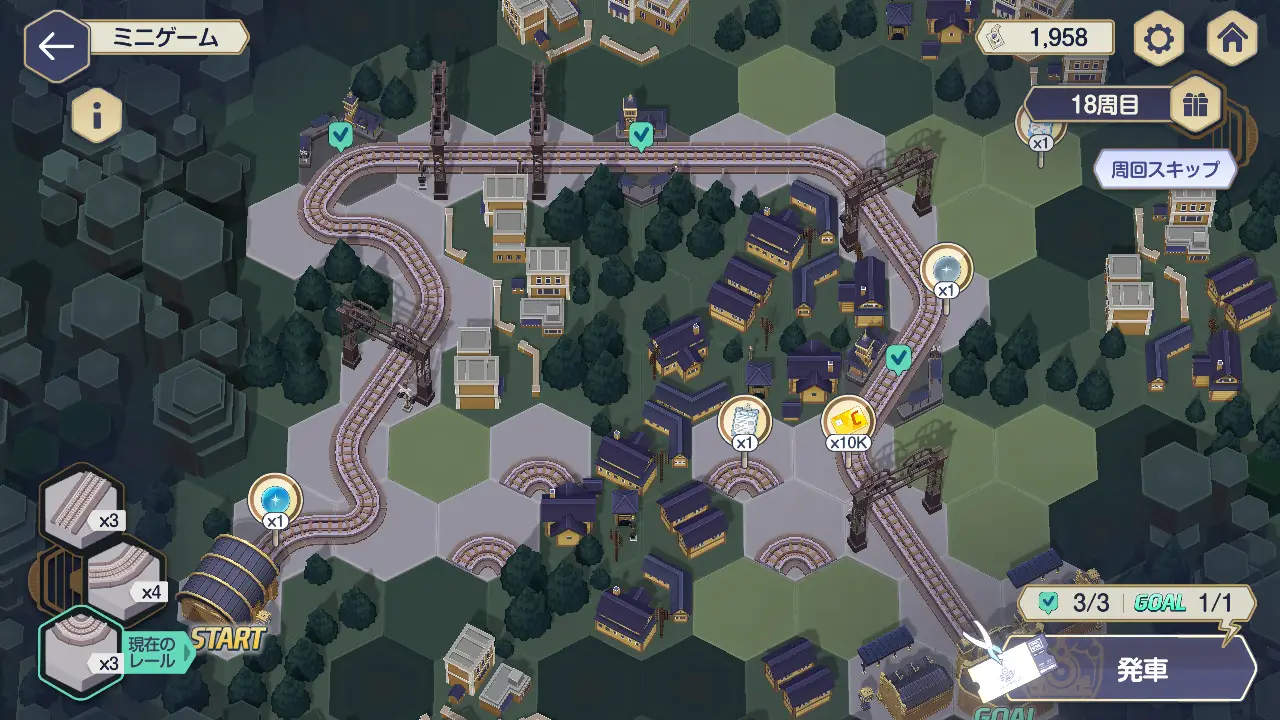Open the info button

tap(97, 117)
